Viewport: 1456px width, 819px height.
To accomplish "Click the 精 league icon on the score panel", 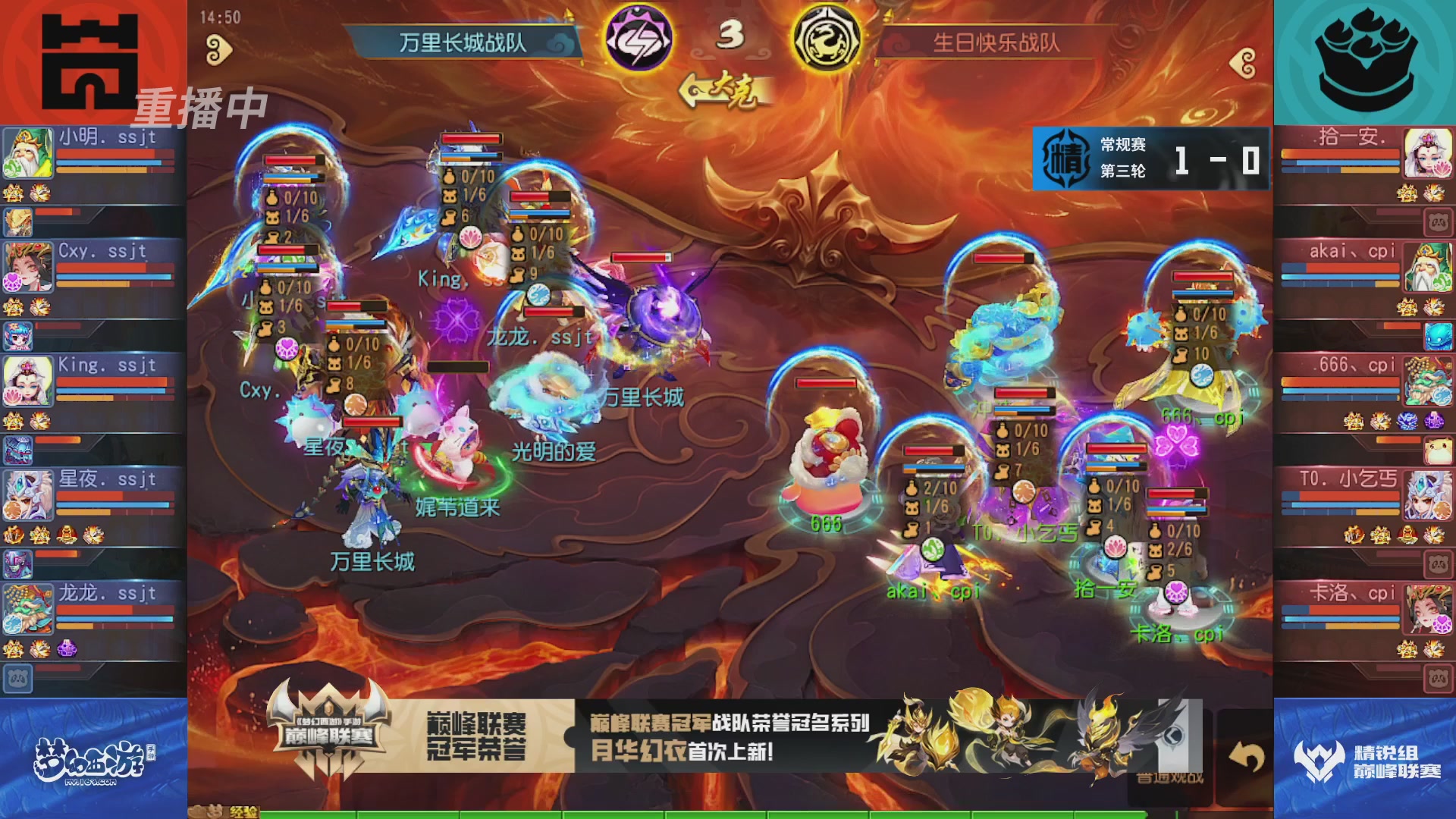I will [1065, 160].
